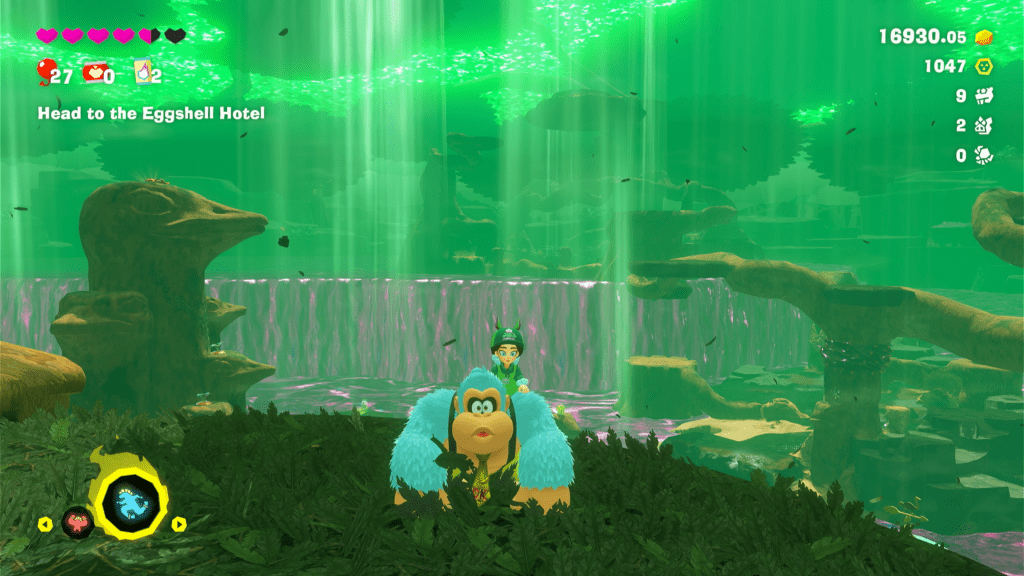Click the left arrow of the transformation selector
This screenshot has width=1024, height=576.
44,523
